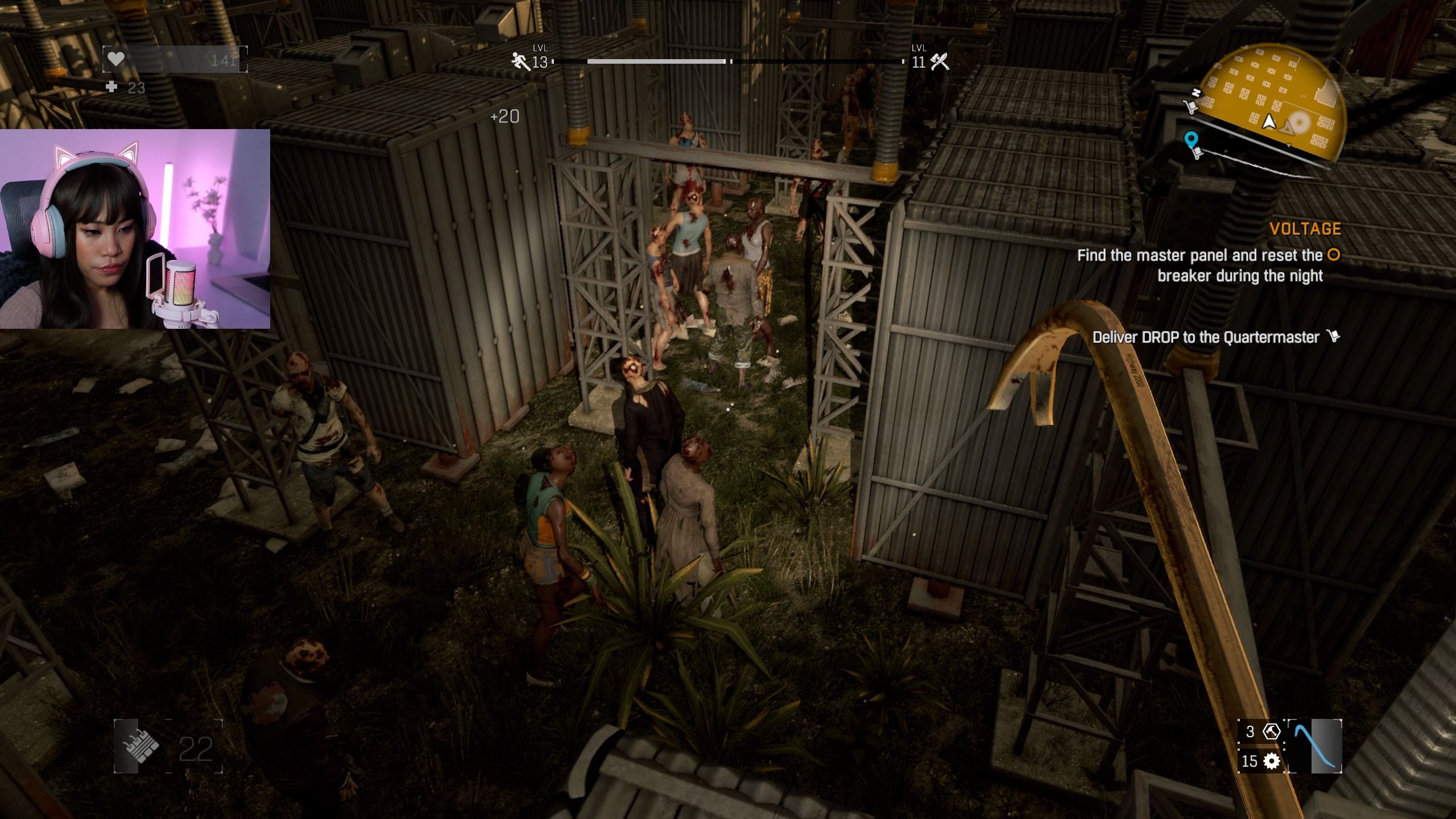Viewport: 1456px width, 819px height.
Task: Click the parkour running-figure level icon
Action: tap(520, 61)
